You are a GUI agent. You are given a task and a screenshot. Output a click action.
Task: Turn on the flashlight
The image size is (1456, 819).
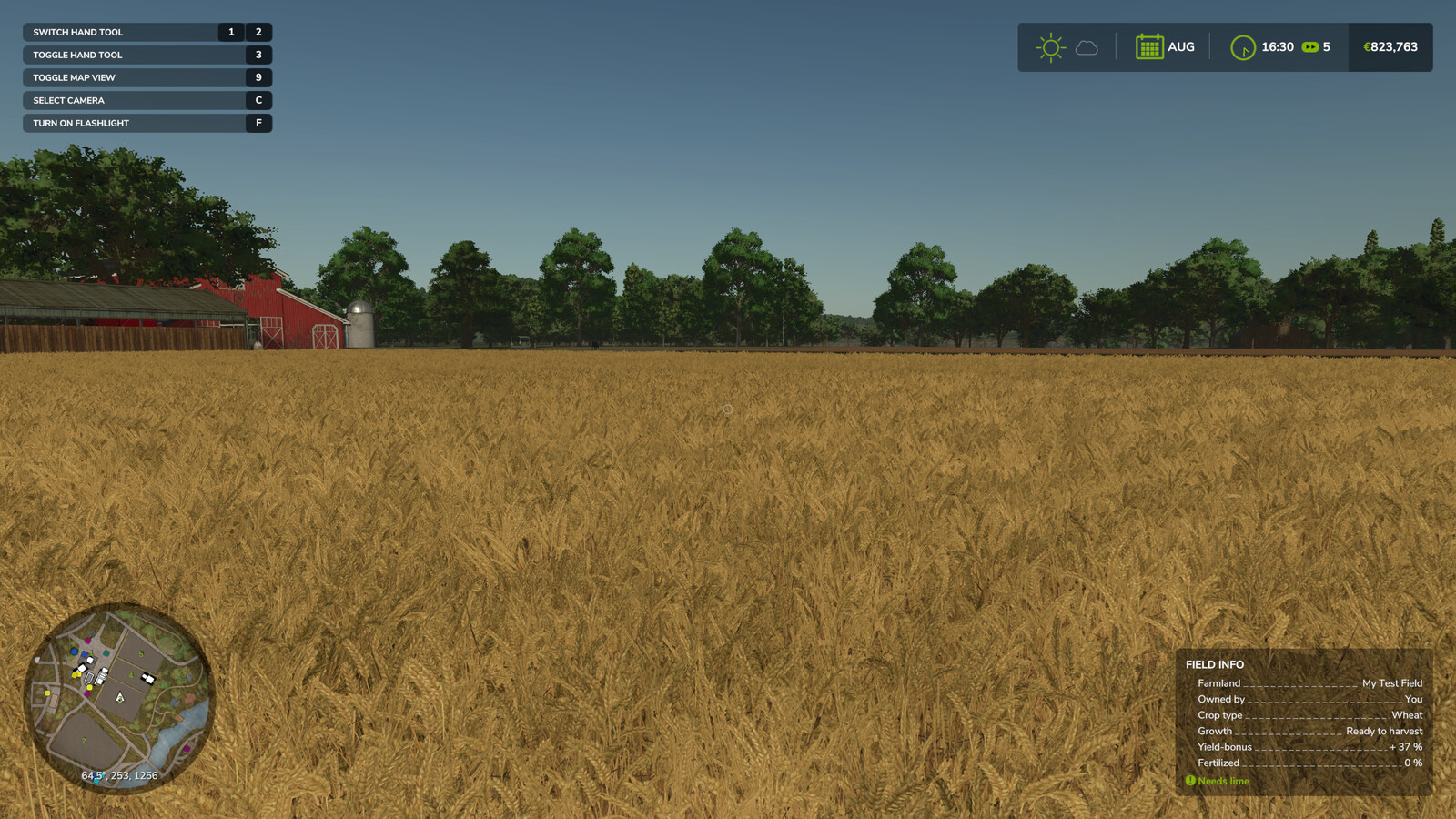(x=146, y=123)
